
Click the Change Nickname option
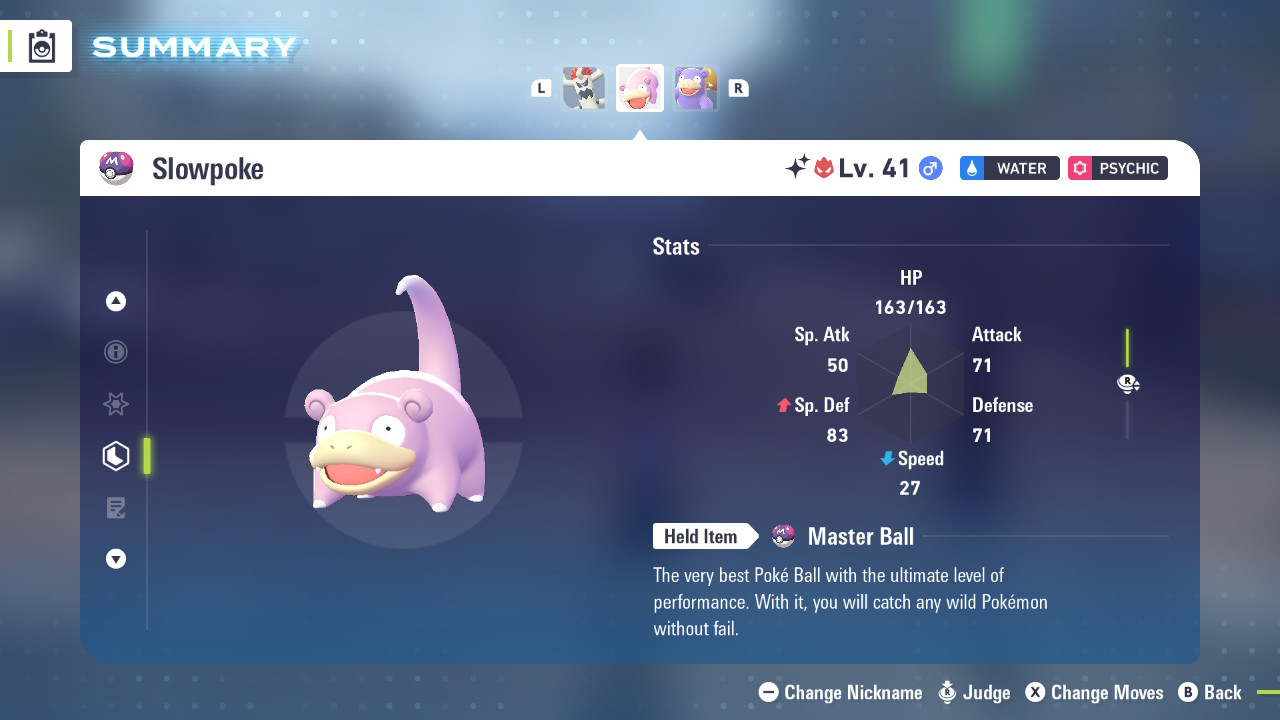tap(841, 692)
